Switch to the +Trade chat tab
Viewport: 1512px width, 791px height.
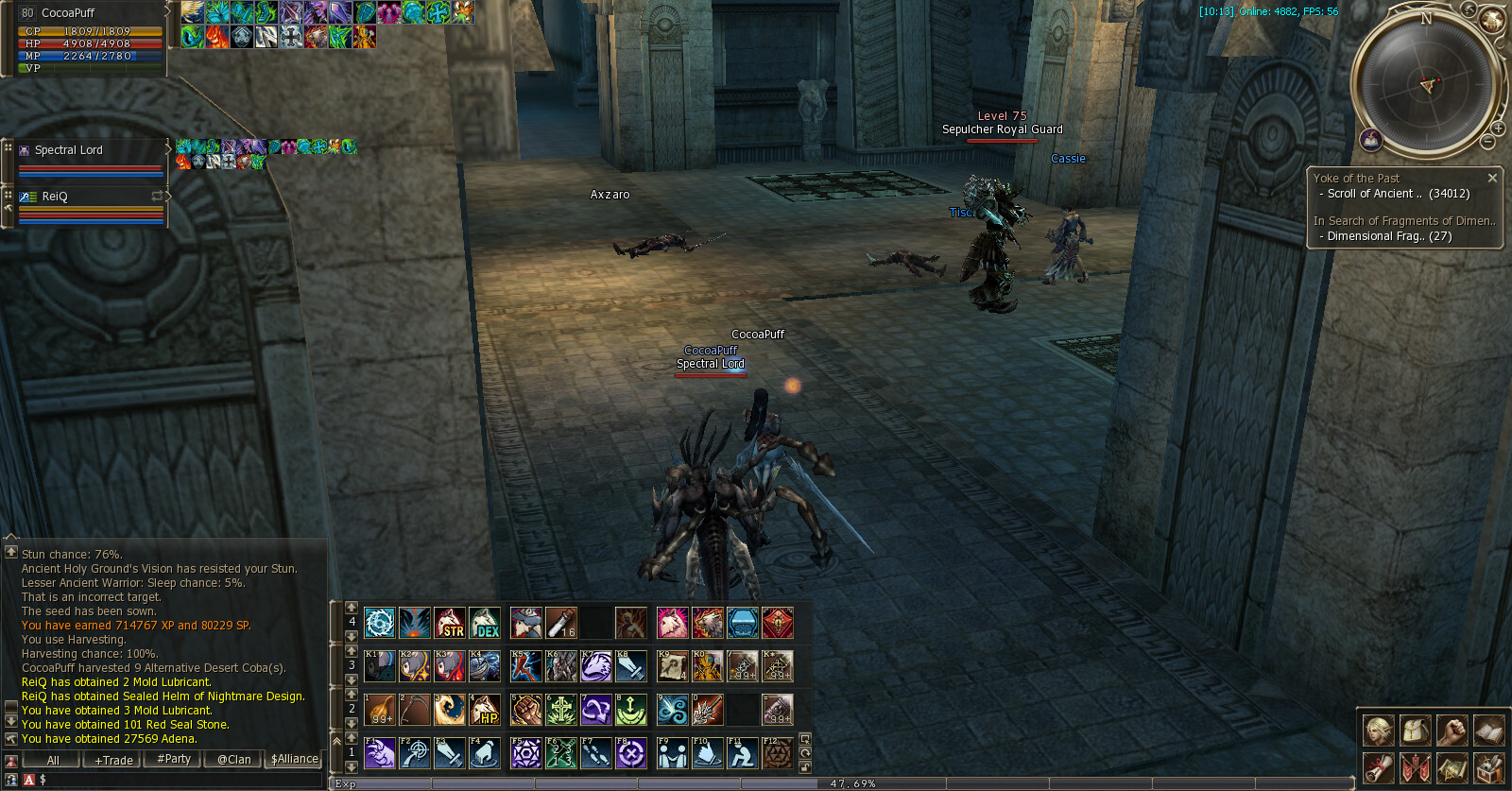(113, 760)
